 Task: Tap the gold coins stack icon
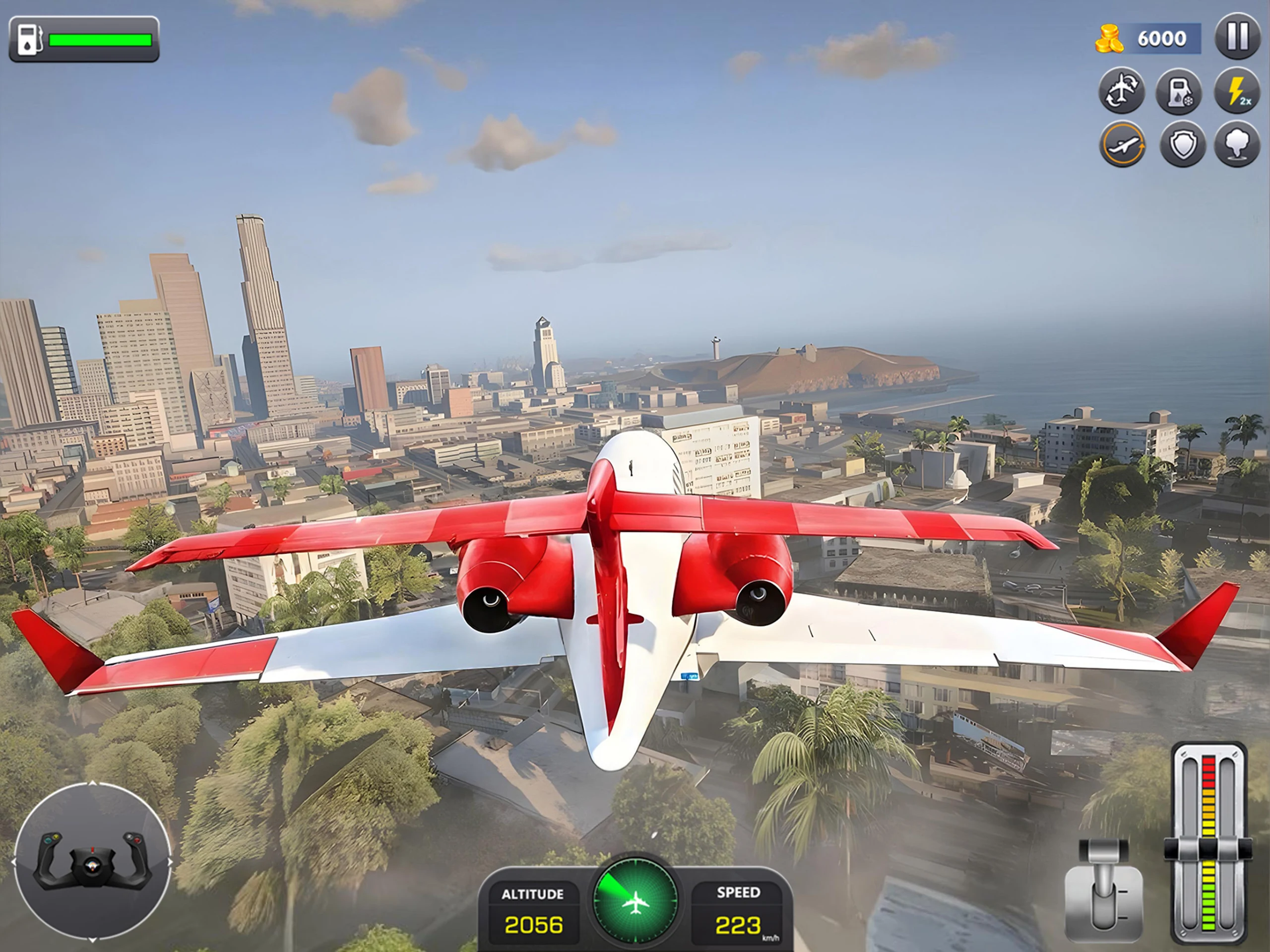pos(1109,39)
